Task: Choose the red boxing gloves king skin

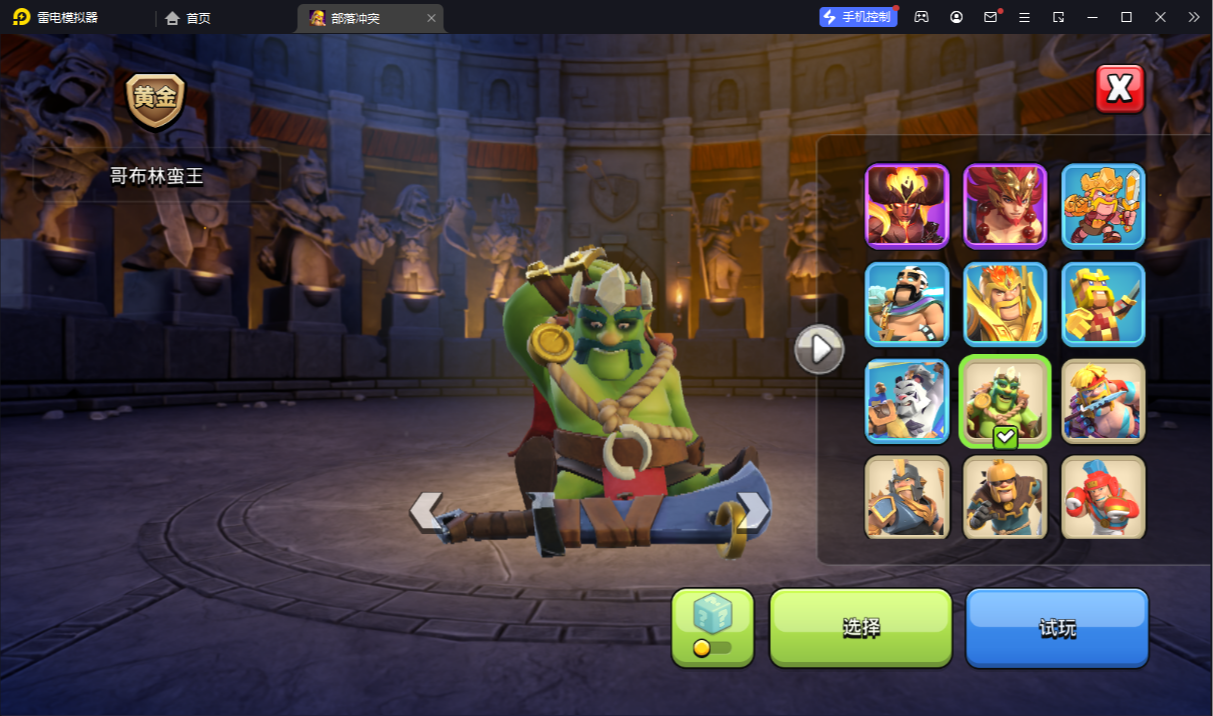Action: pyautogui.click(x=1103, y=497)
